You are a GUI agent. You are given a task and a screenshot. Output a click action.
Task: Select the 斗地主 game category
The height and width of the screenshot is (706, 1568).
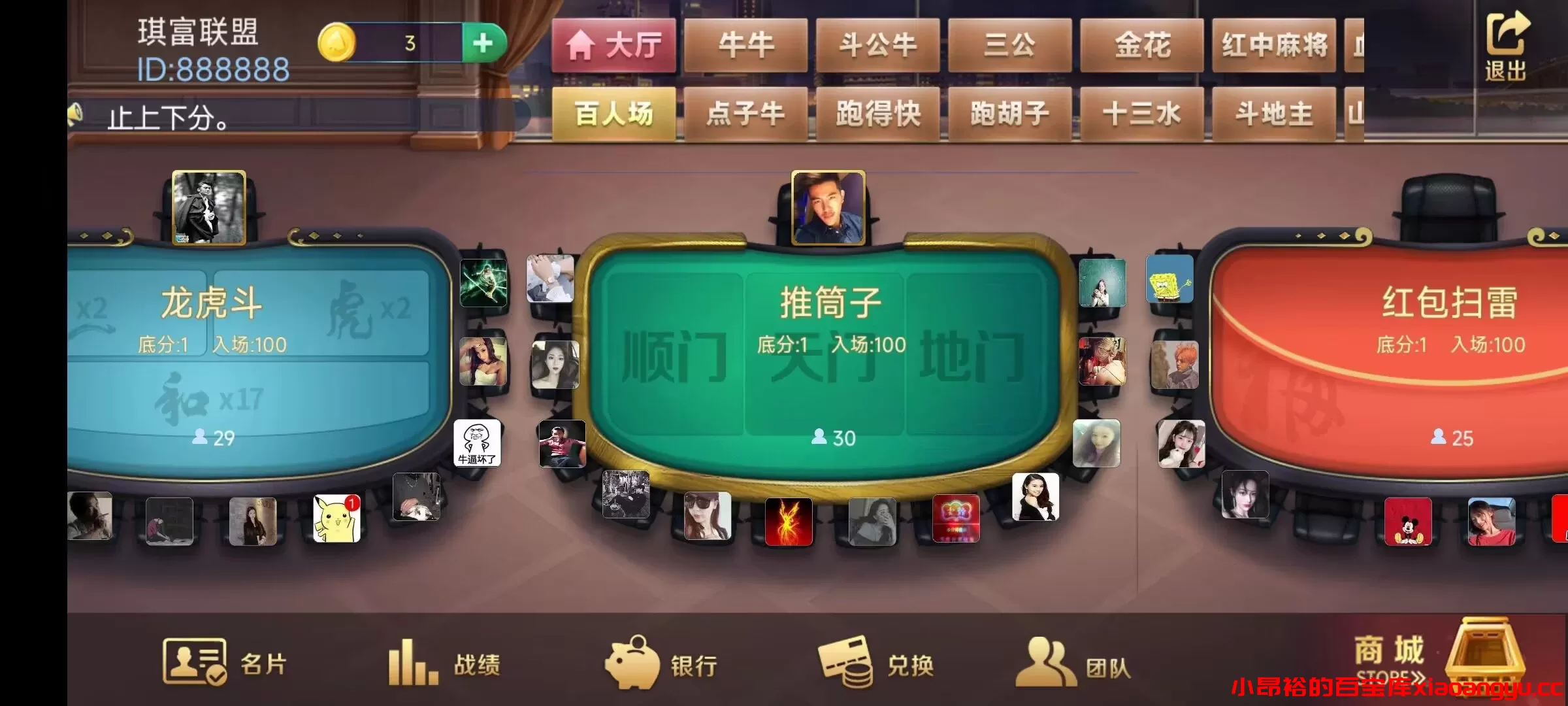pos(1271,113)
